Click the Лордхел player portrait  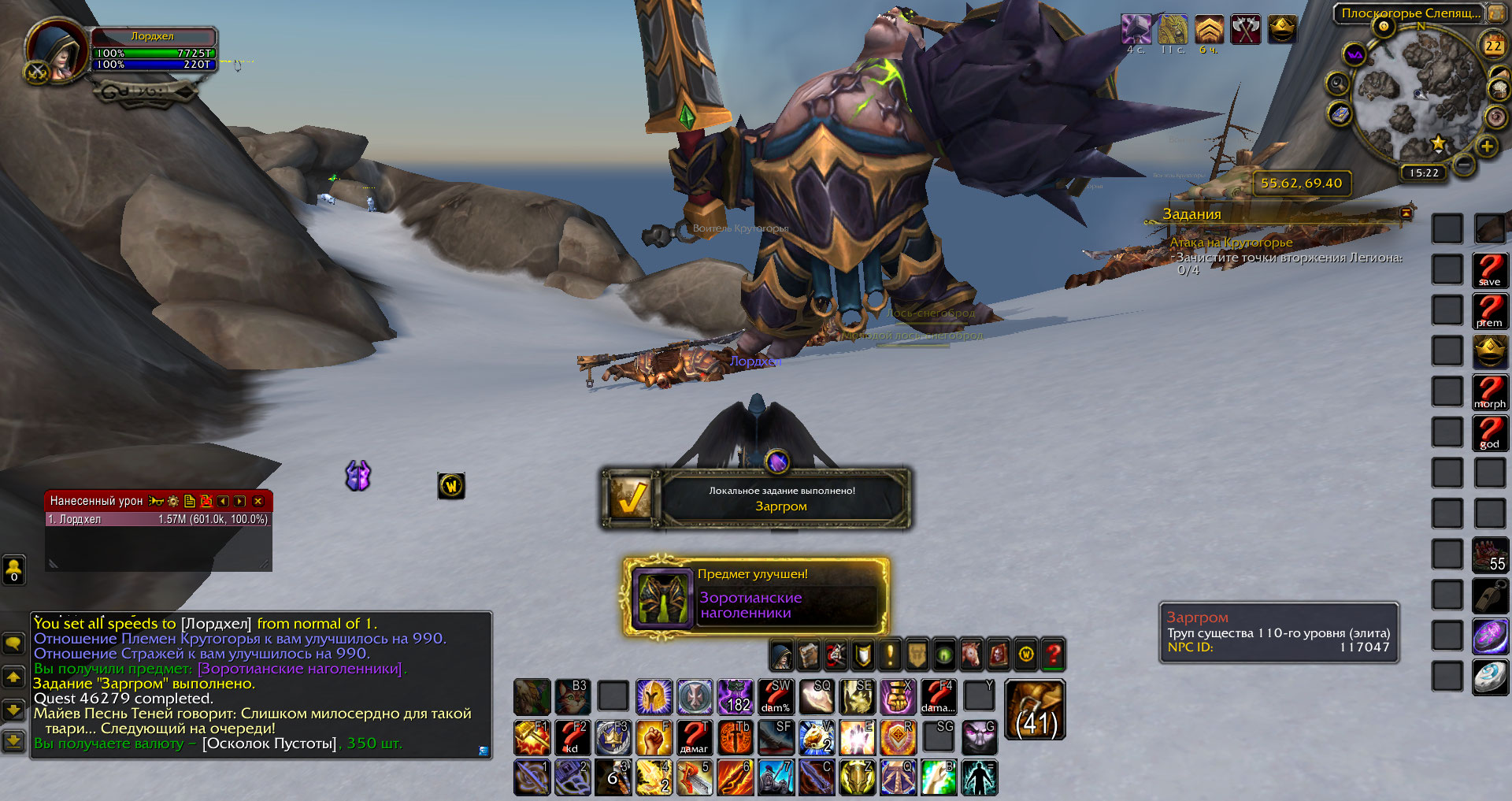coord(57,50)
